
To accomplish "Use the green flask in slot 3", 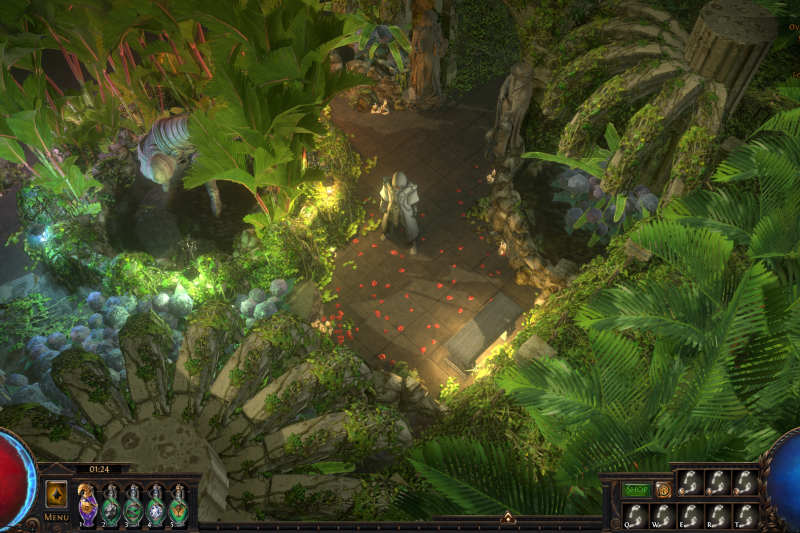I will point(133,503).
